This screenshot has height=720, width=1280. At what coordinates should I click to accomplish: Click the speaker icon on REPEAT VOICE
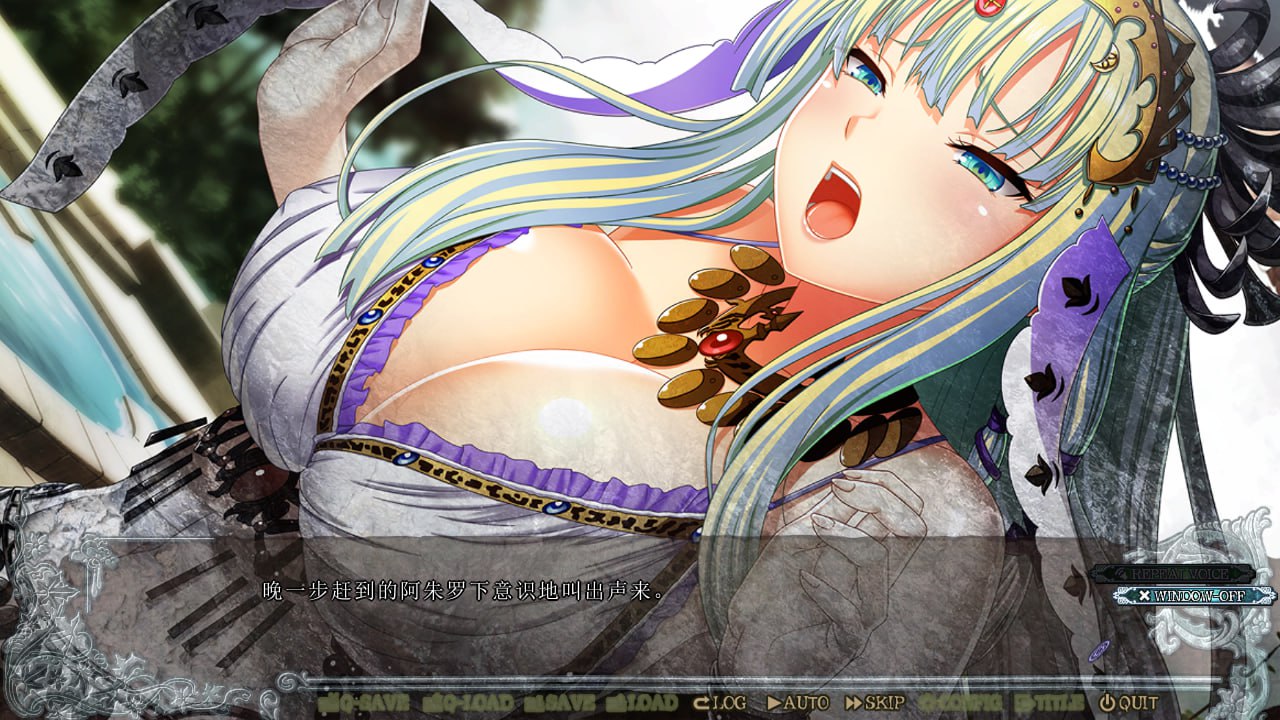[1120, 572]
